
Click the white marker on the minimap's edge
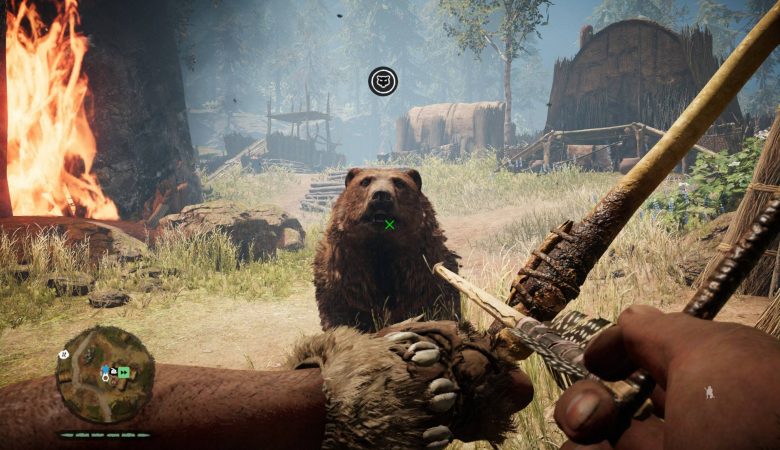click(x=63, y=354)
